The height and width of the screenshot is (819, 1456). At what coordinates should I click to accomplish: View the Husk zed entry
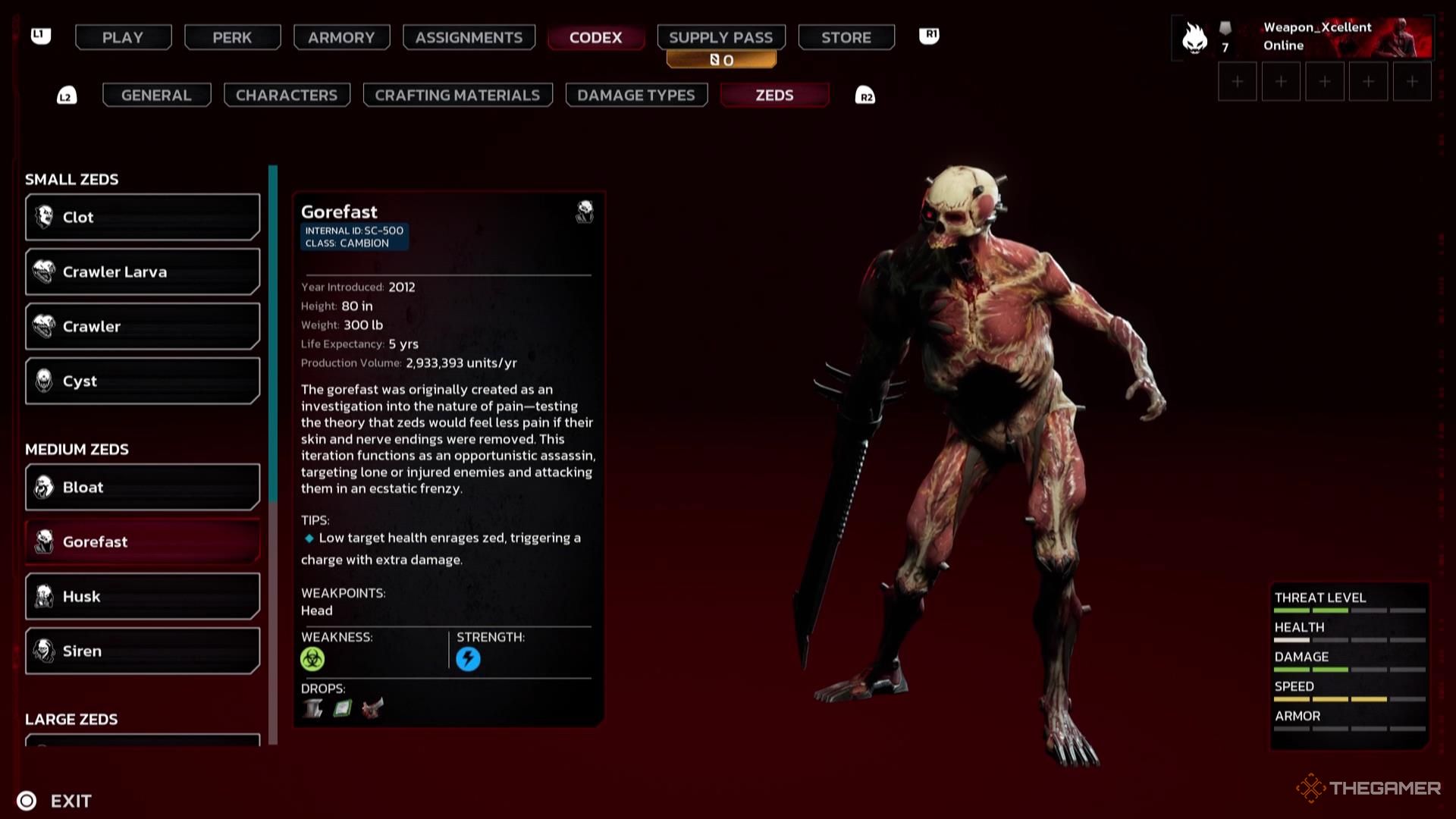(x=143, y=596)
